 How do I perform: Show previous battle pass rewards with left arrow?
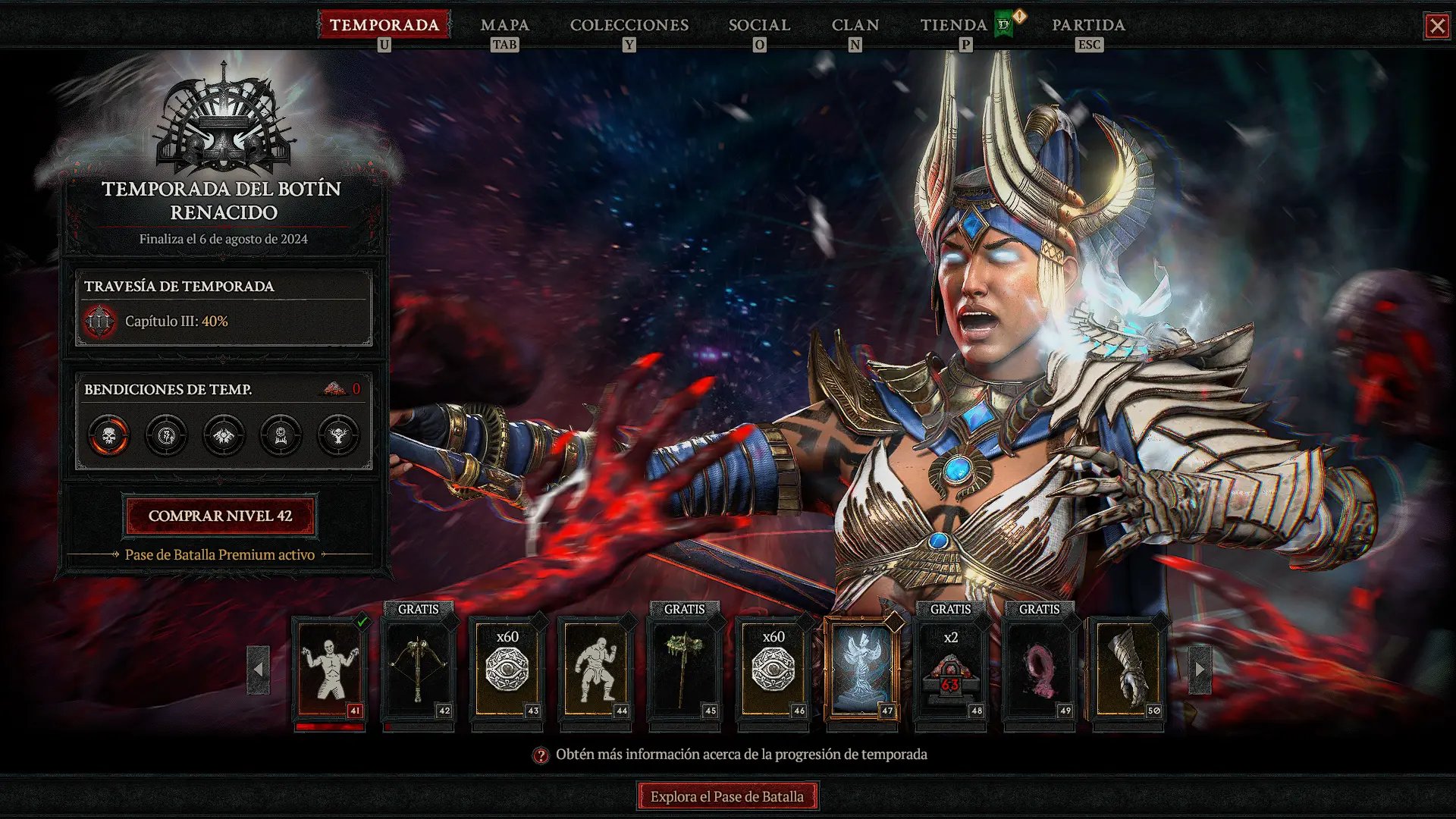click(258, 670)
